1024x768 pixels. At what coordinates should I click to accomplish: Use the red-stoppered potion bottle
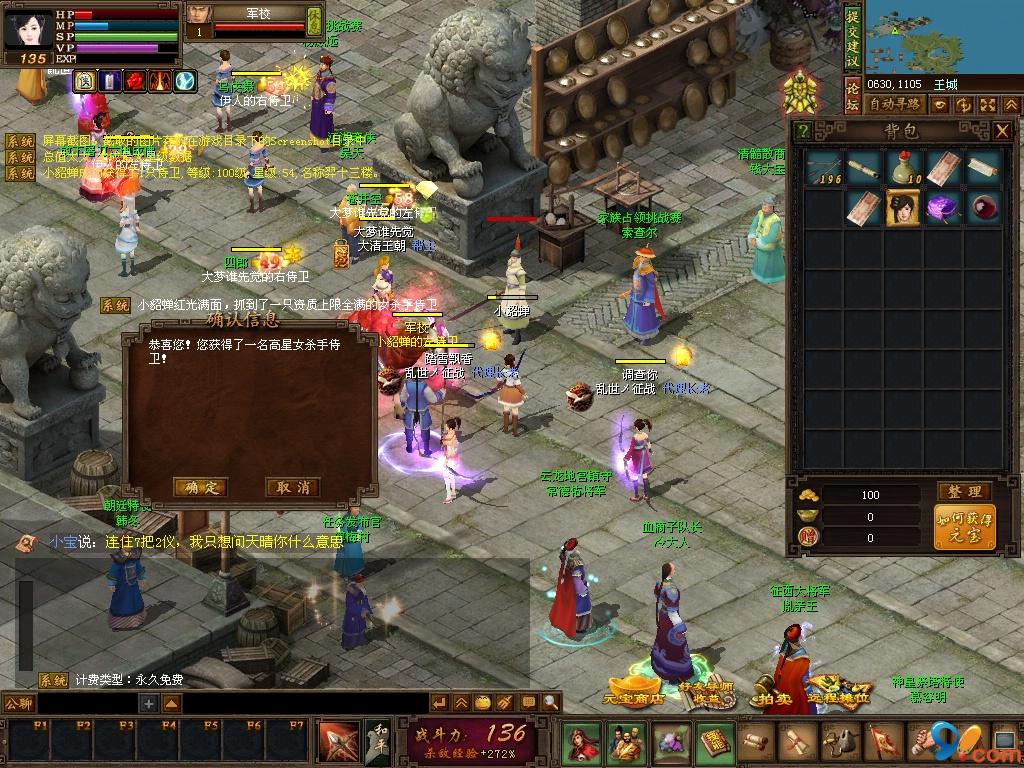pos(903,169)
